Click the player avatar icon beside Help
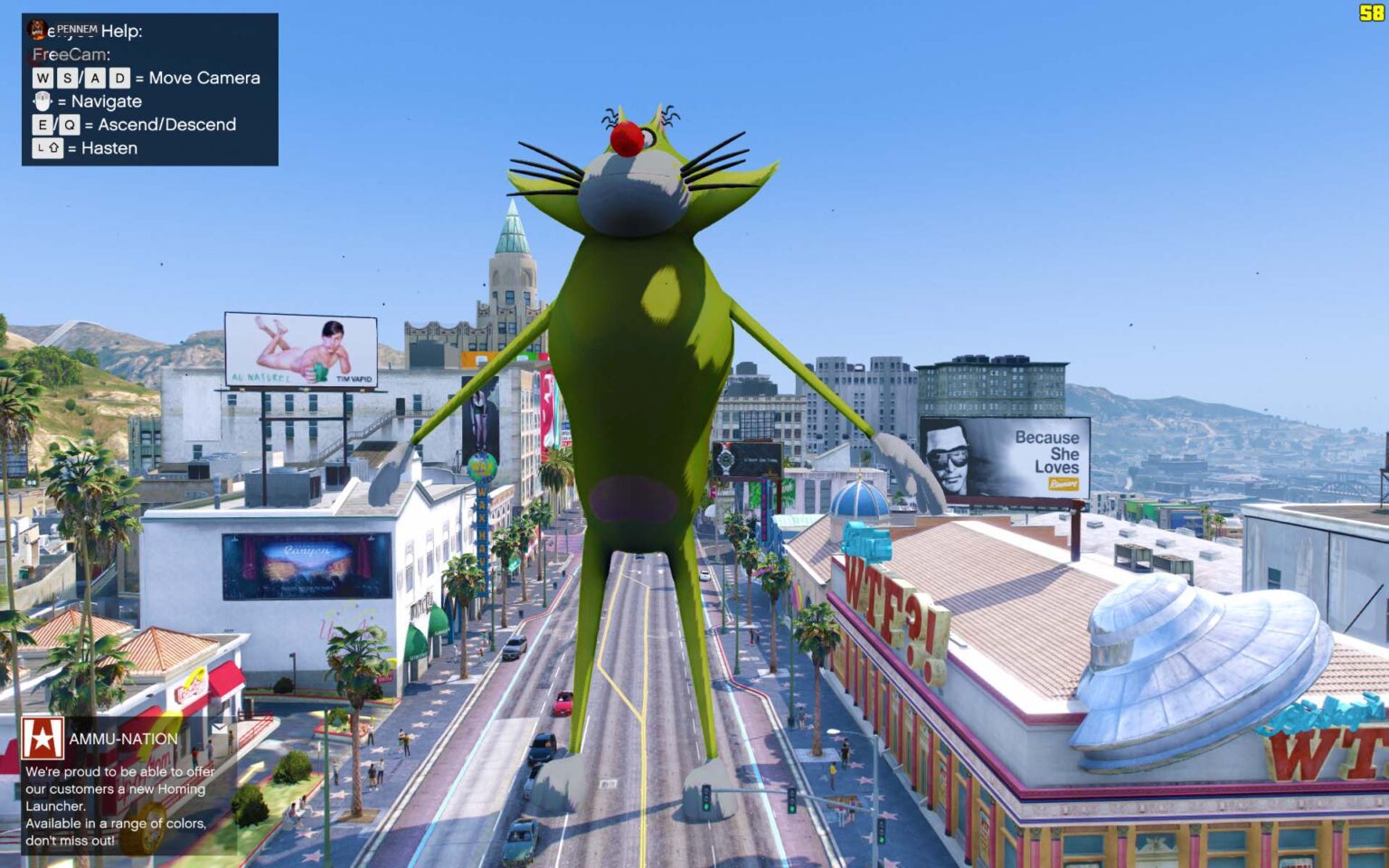1389x868 pixels. coord(37,29)
